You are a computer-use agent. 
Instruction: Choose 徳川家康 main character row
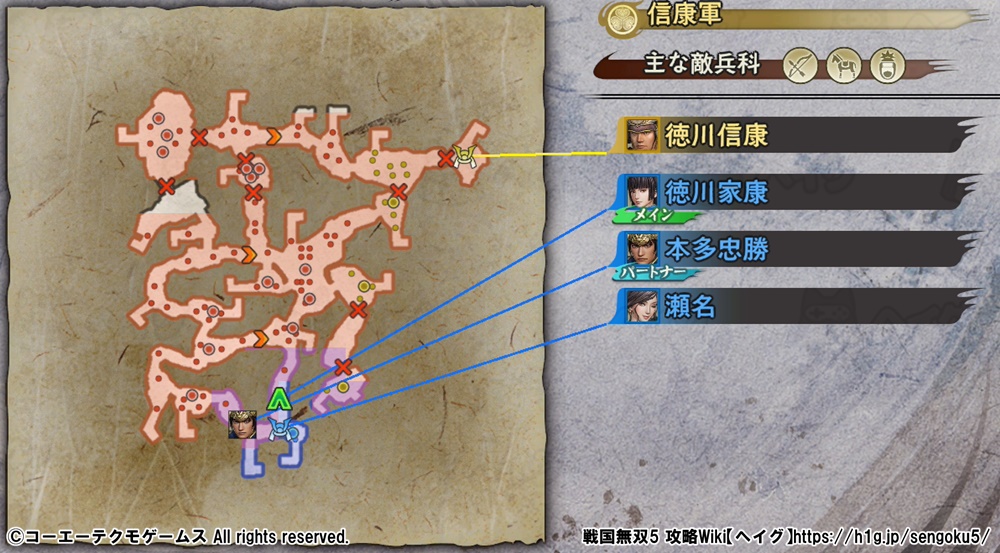(x=790, y=192)
